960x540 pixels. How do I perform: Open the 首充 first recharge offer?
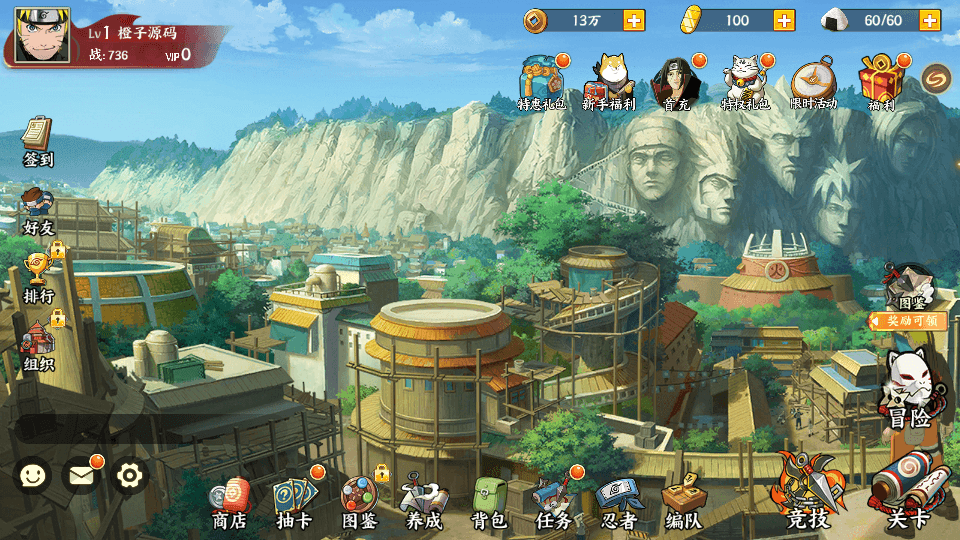(676, 80)
